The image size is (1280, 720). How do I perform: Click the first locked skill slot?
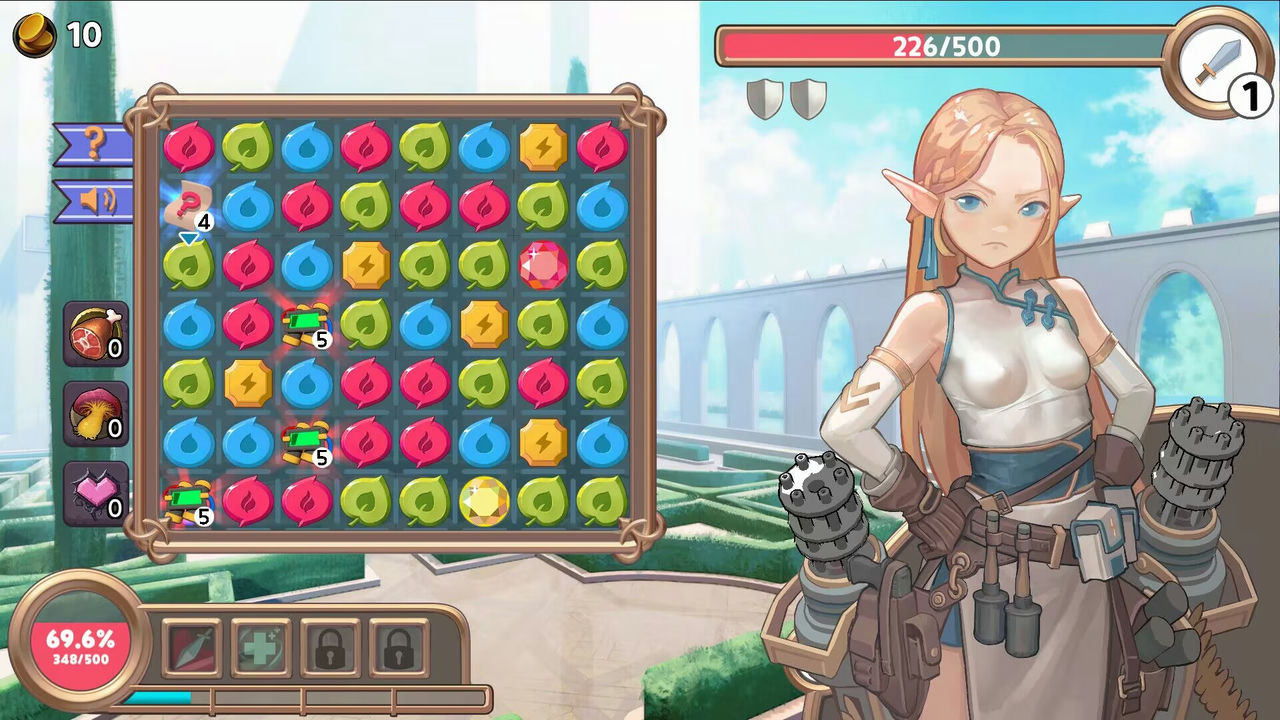pyautogui.click(x=332, y=645)
